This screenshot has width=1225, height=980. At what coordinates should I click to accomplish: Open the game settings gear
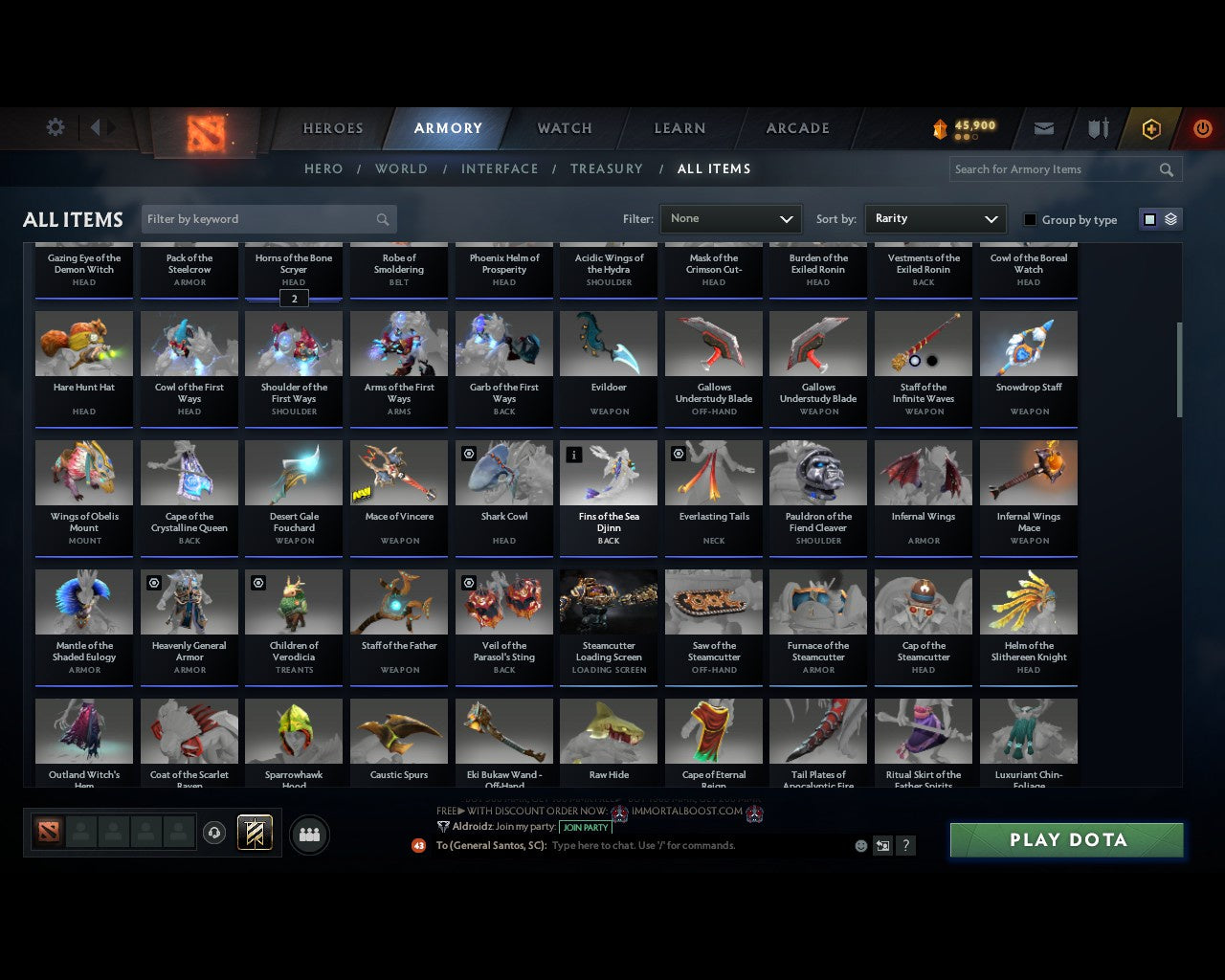pyautogui.click(x=55, y=127)
